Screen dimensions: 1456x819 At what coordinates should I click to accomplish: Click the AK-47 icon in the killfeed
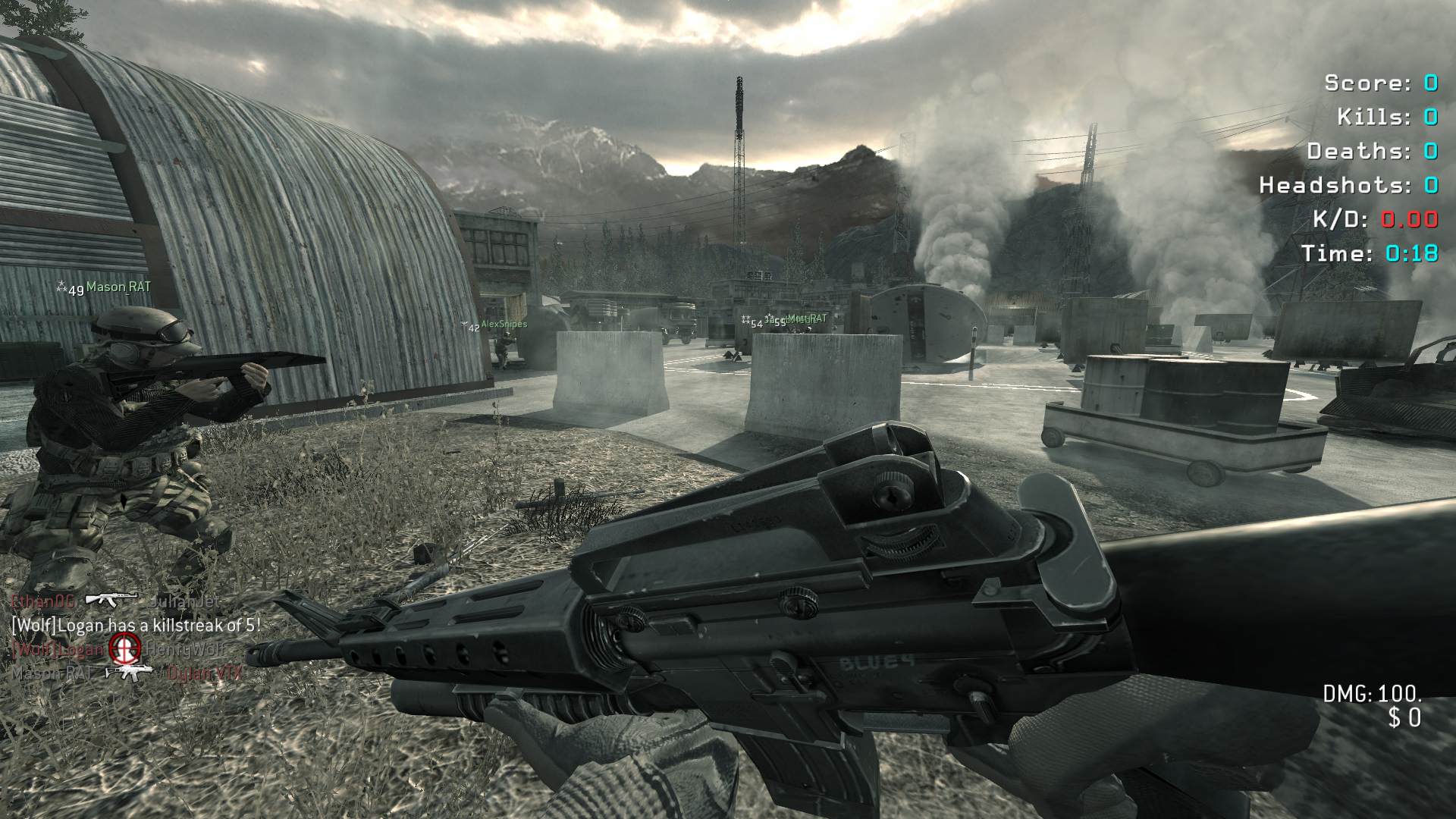point(111,600)
